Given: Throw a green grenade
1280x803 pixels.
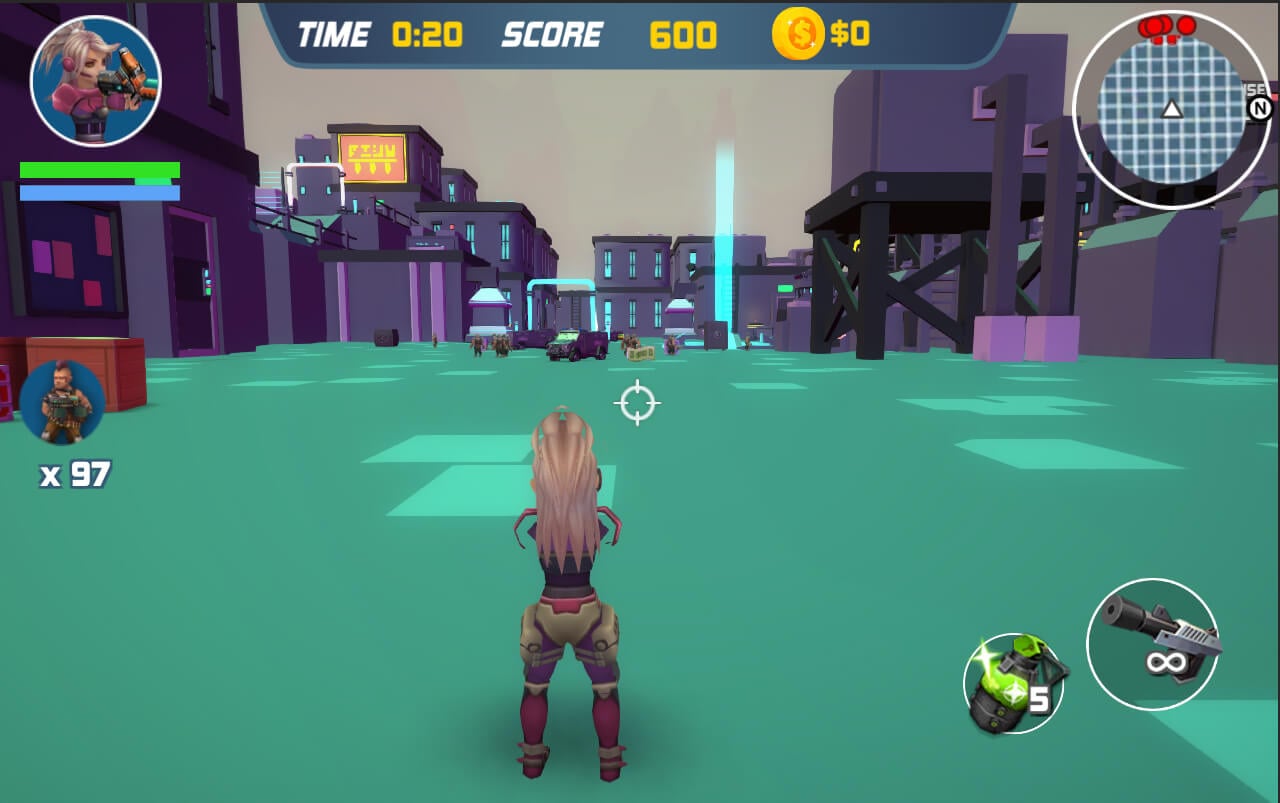Looking at the screenshot, I should [1012, 684].
